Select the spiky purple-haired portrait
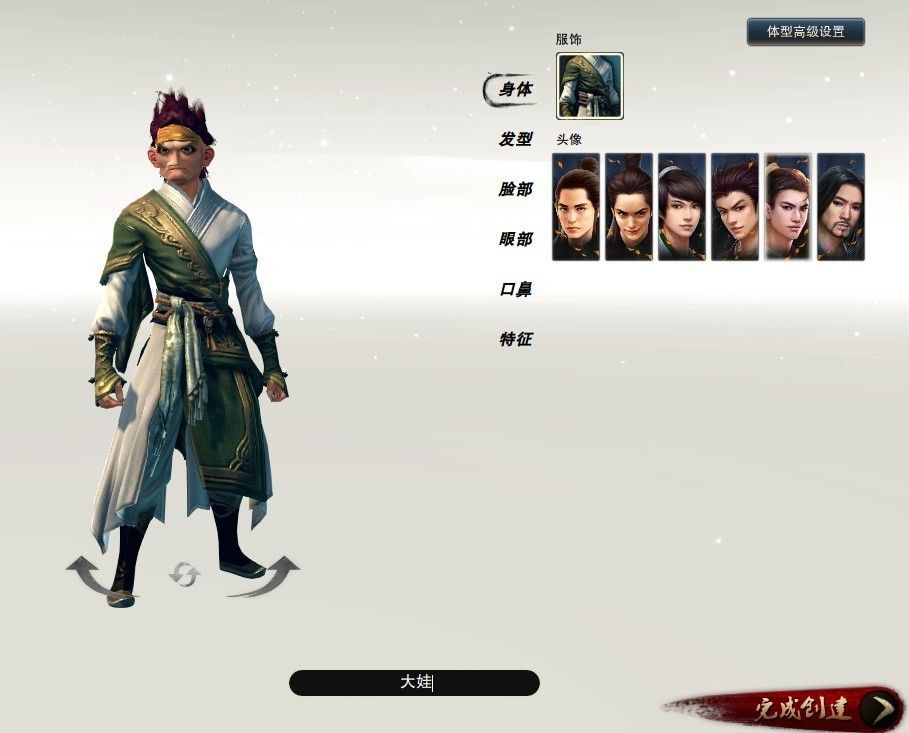Image resolution: width=909 pixels, height=733 pixels. click(735, 207)
